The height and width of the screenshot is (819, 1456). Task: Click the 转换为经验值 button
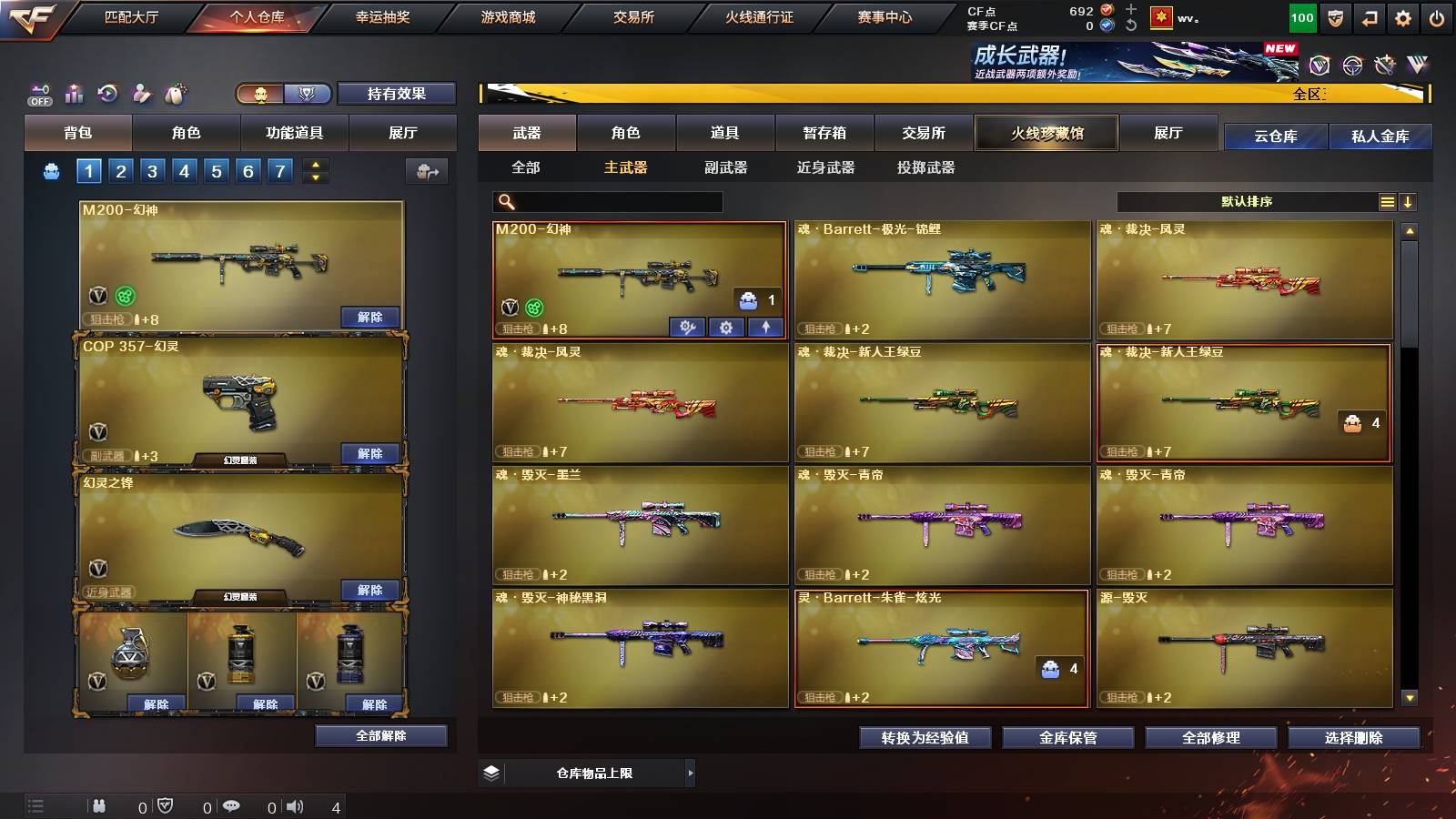[x=925, y=738]
